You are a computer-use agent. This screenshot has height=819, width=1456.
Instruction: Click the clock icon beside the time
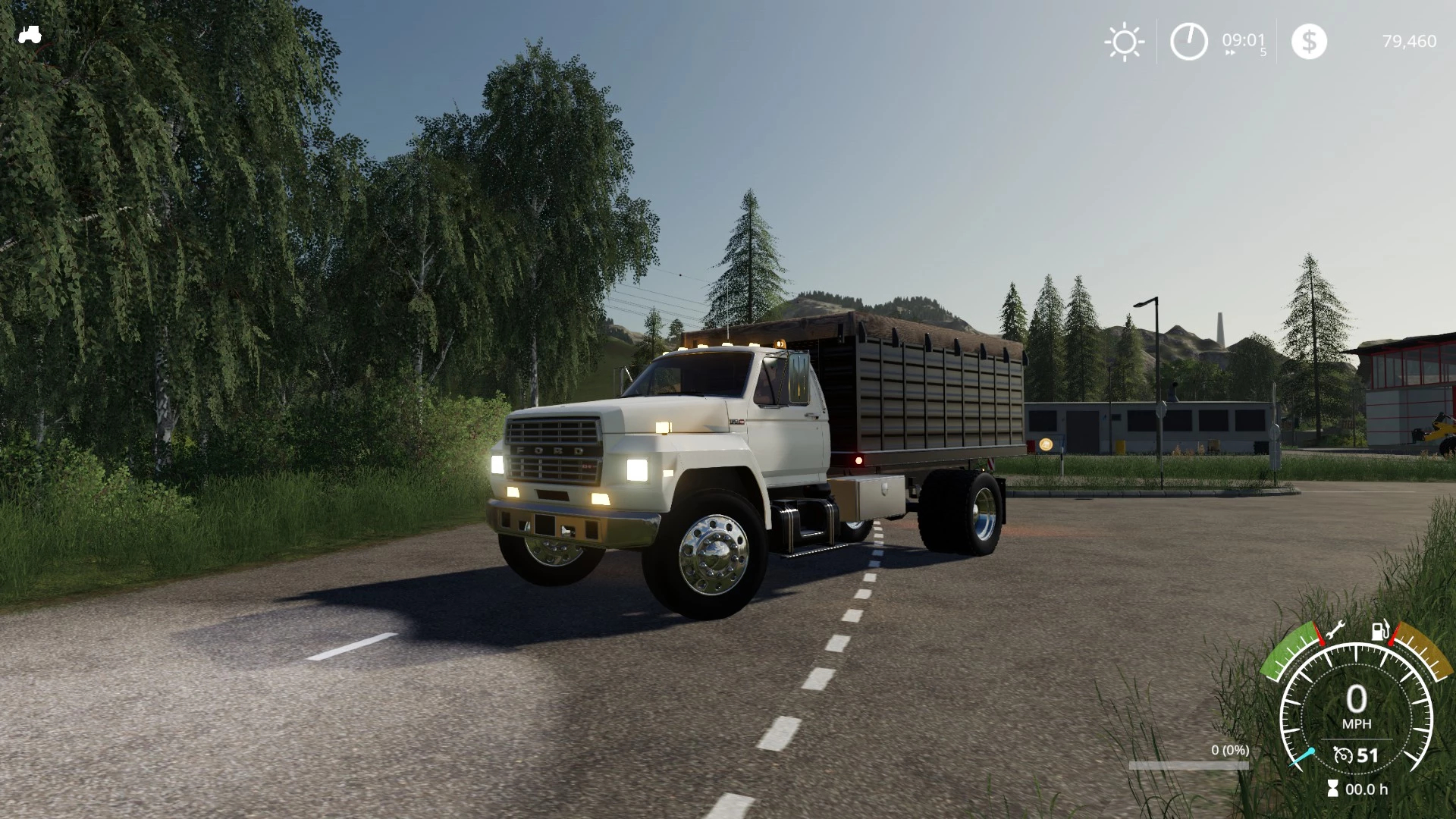point(1188,41)
